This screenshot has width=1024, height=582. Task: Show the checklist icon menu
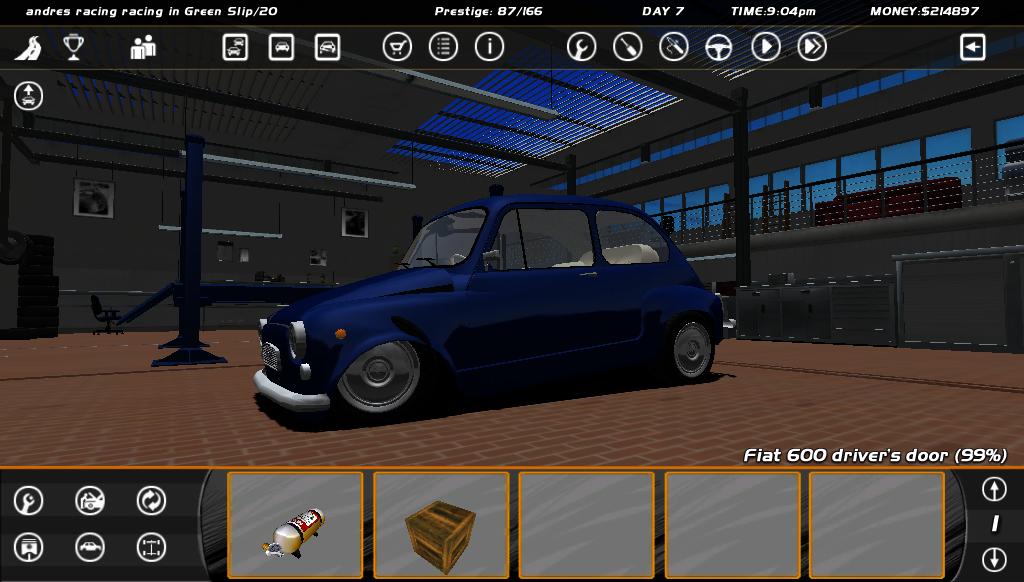coord(443,47)
